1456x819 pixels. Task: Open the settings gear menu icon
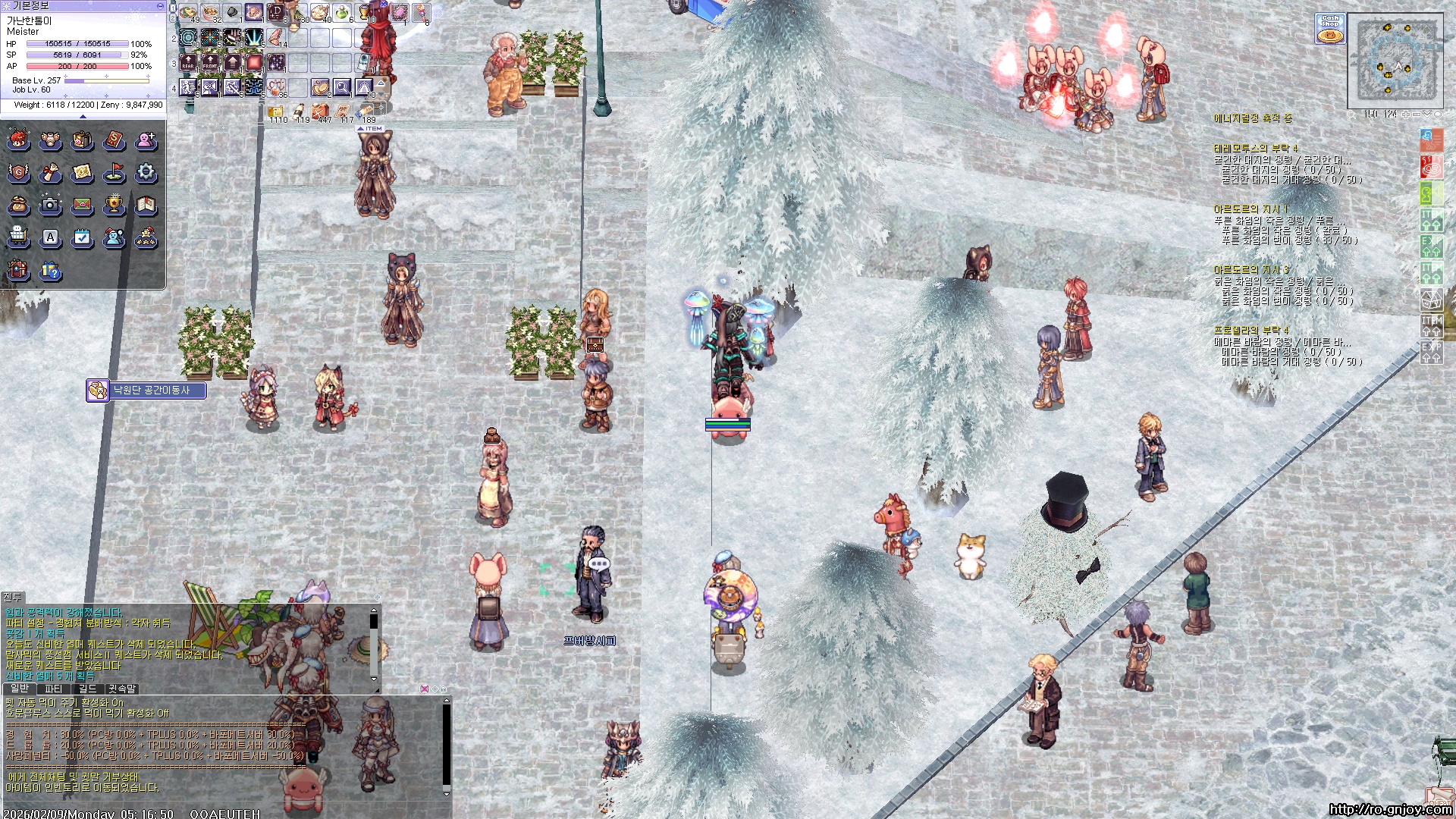coord(146,173)
